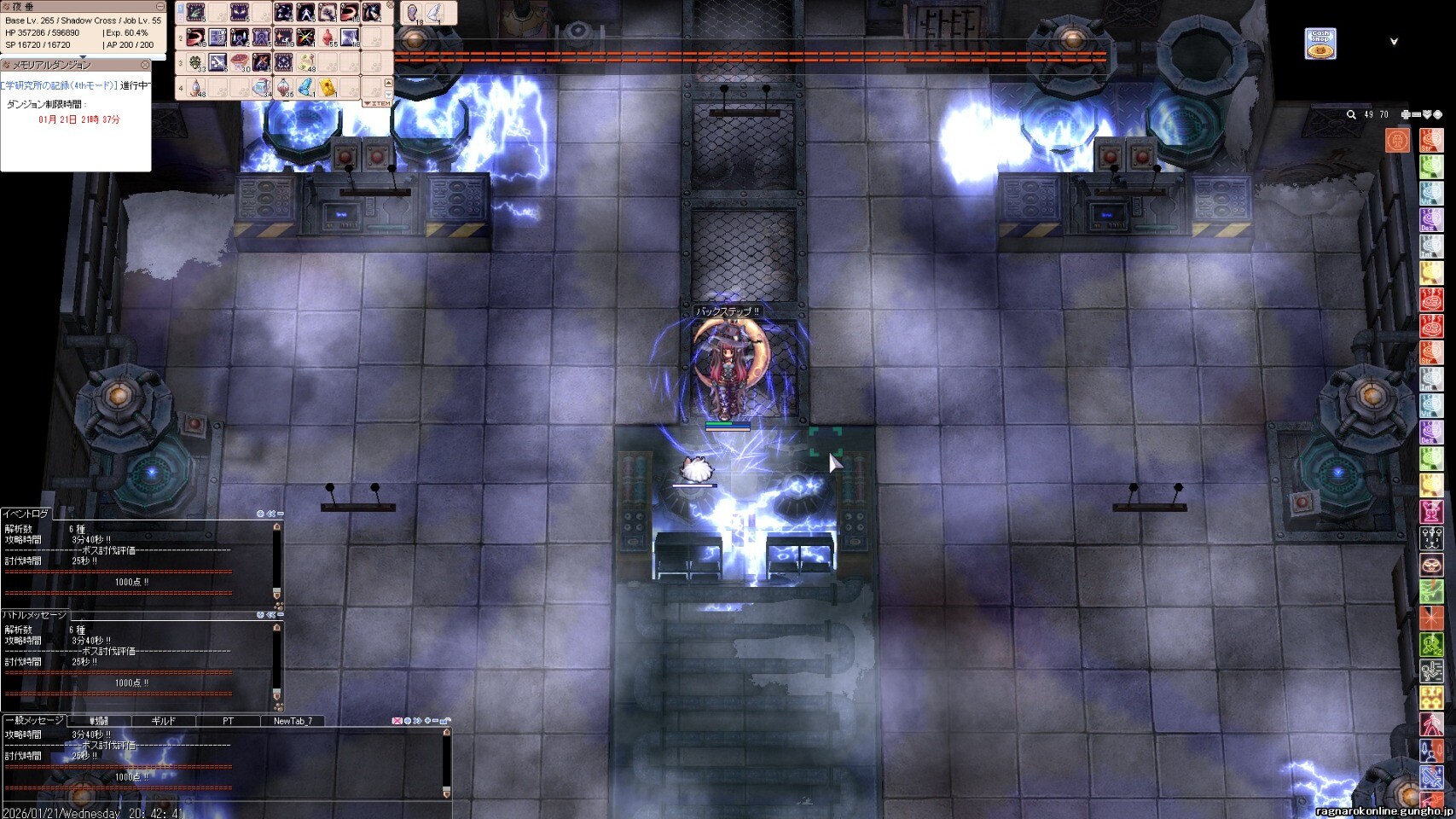Close the Memorial Dungeon window

pos(145,65)
